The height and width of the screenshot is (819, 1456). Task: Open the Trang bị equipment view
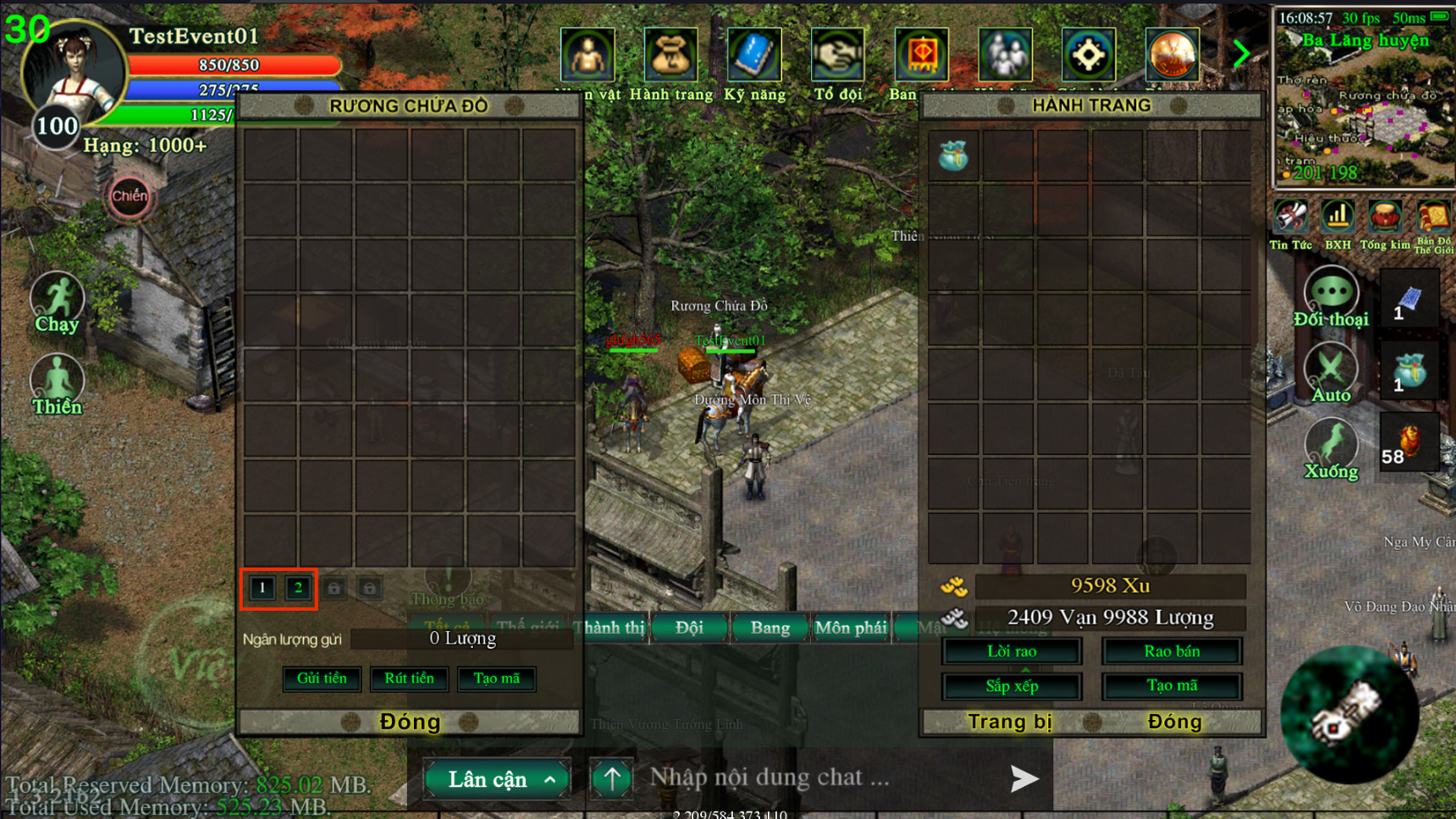pos(1010,722)
